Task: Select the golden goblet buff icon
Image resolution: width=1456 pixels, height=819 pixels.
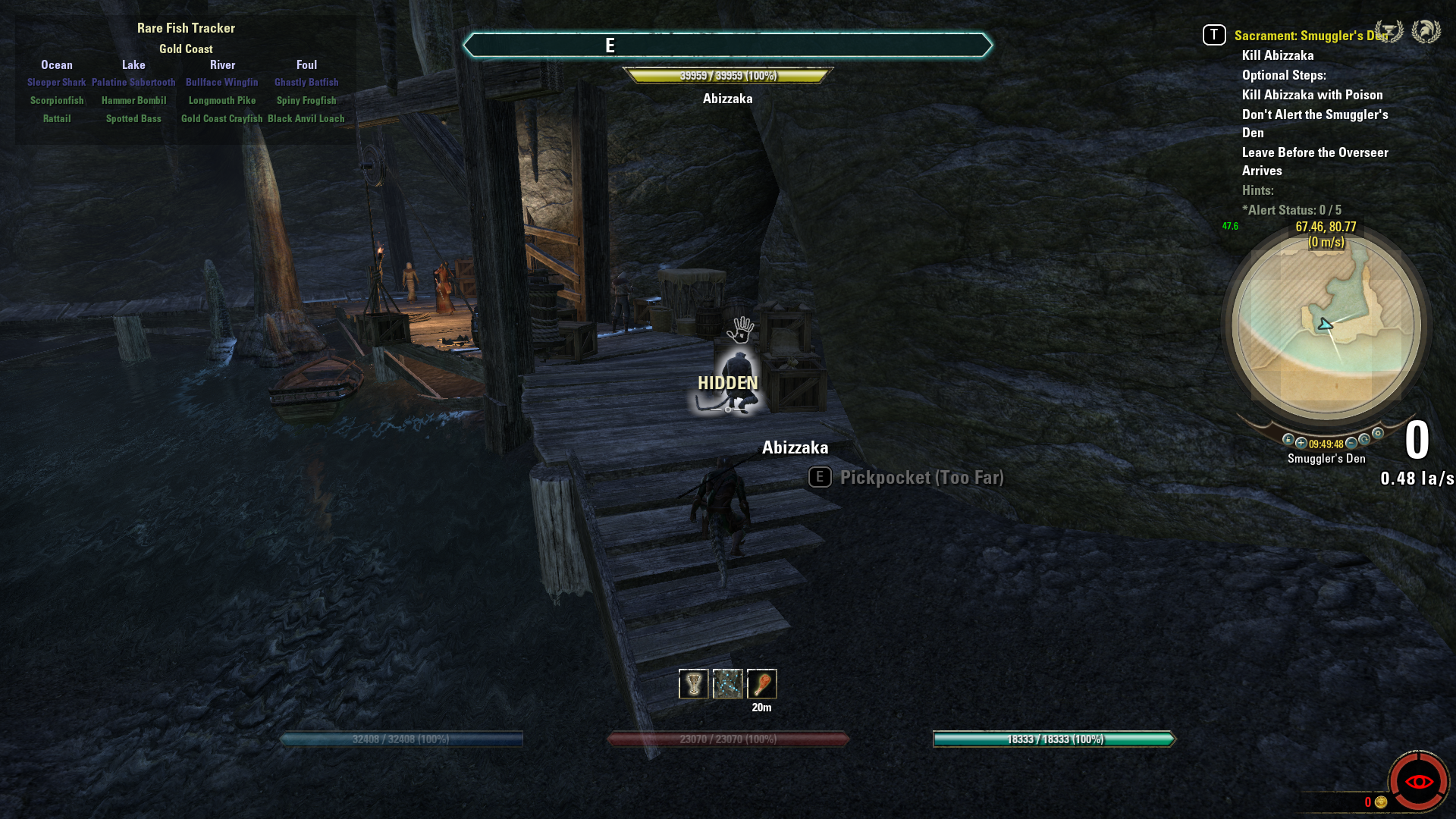Action: coord(693,684)
